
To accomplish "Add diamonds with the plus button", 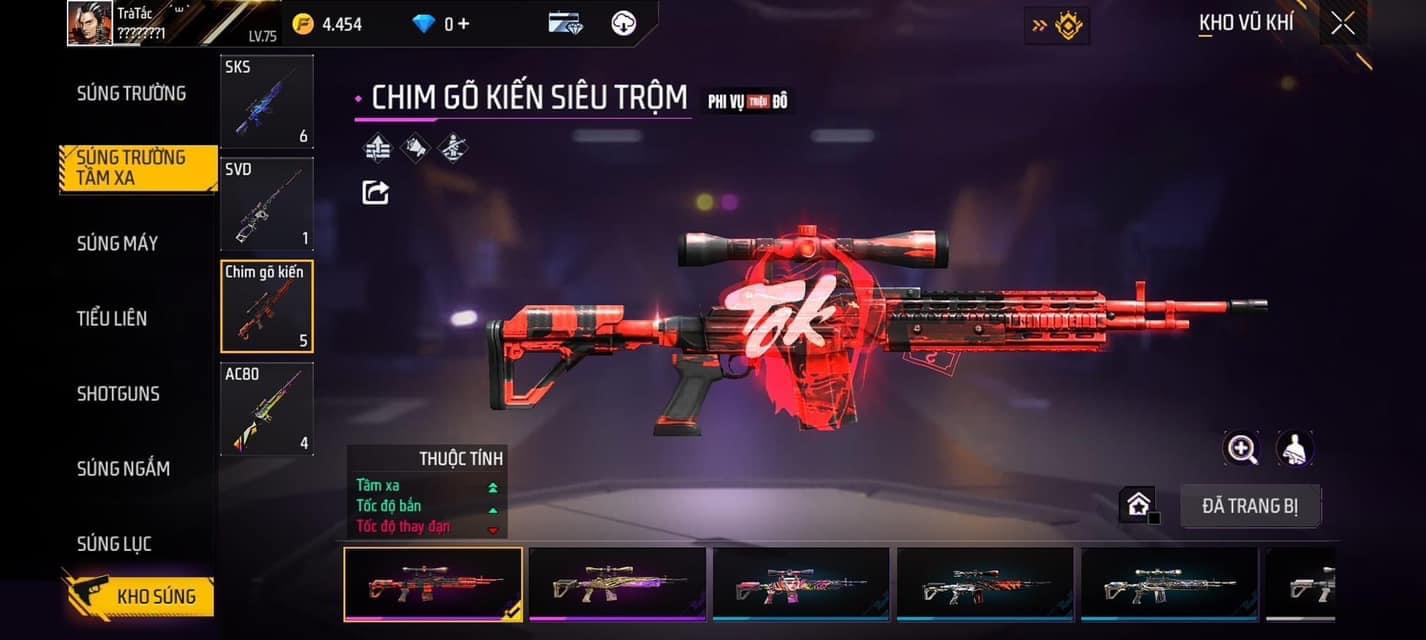I will tap(463, 23).
